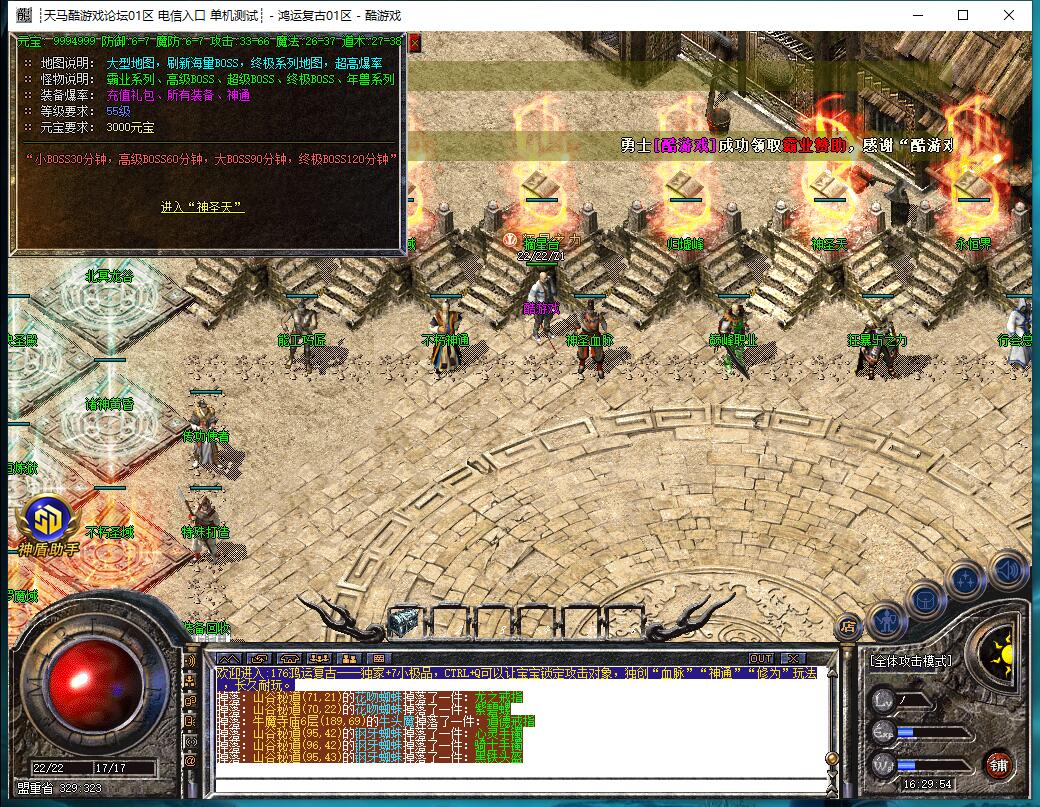Click the 进入“神圣天” link
The height and width of the screenshot is (807, 1040).
pyautogui.click(x=203, y=207)
